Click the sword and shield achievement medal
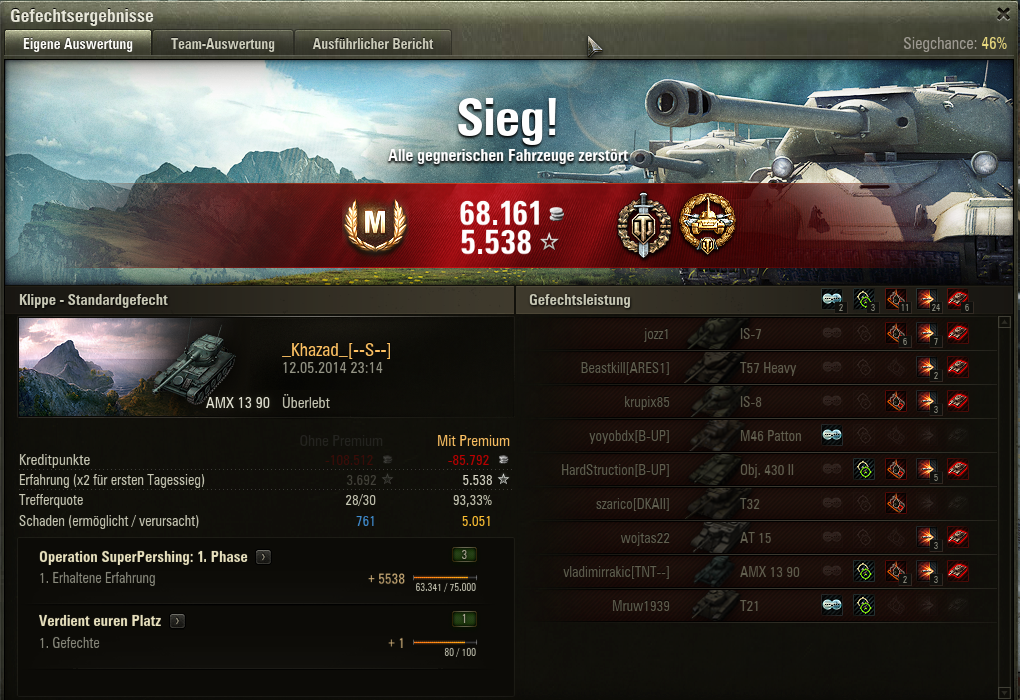1020x700 pixels. [x=644, y=224]
